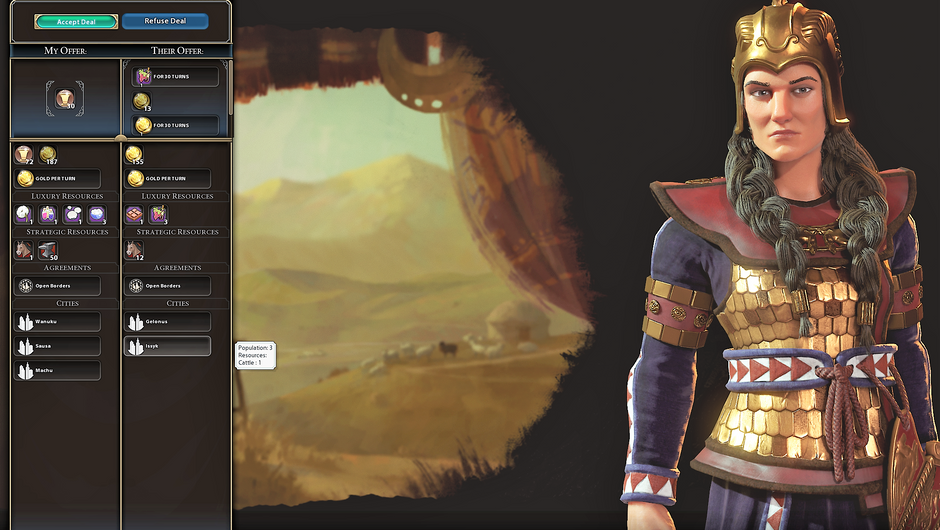Refuse the trade deal
Screen dimensions: 940x530
pyautogui.click(x=165, y=21)
